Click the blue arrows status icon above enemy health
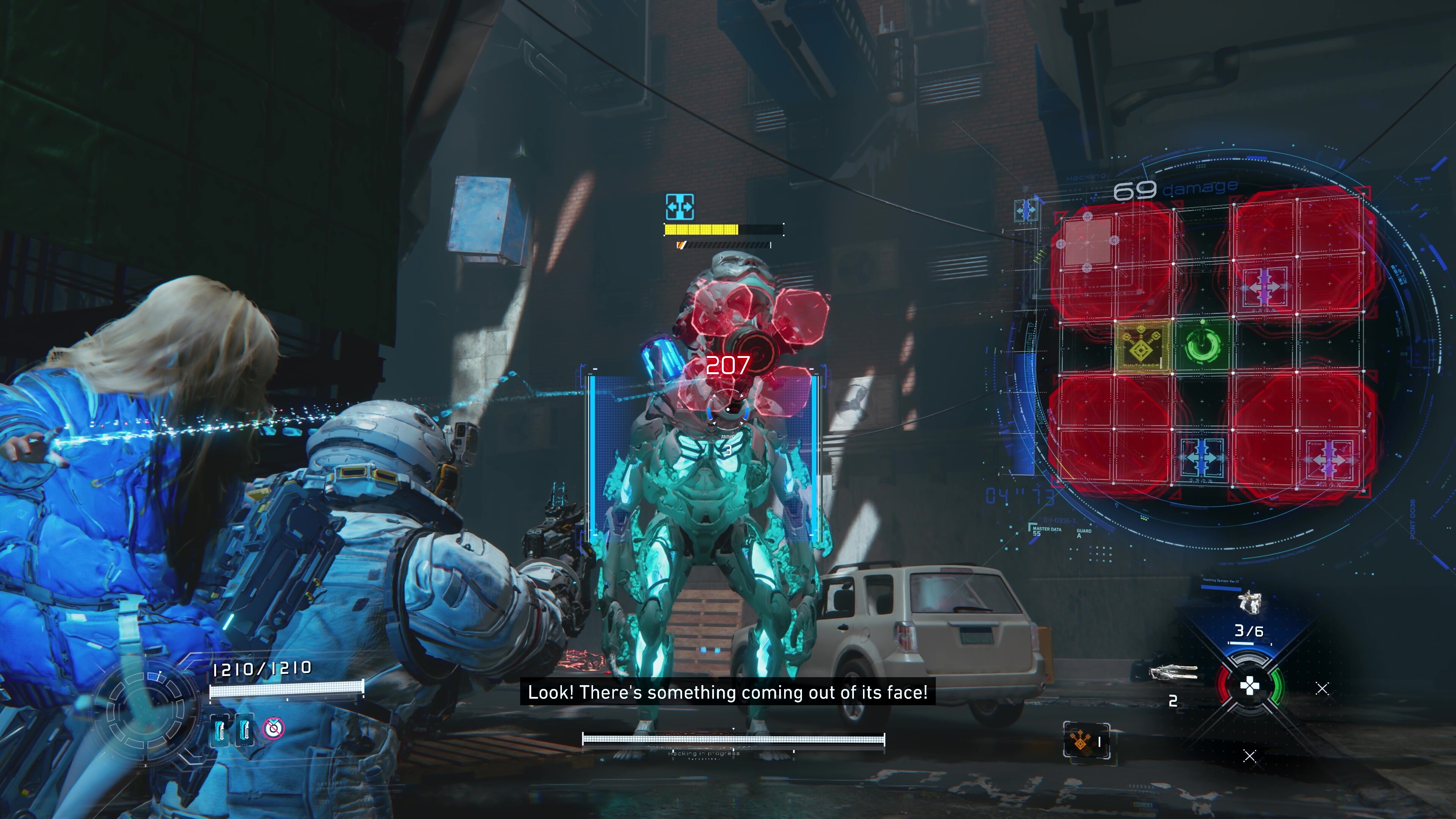The width and height of the screenshot is (1456, 819). (x=679, y=207)
